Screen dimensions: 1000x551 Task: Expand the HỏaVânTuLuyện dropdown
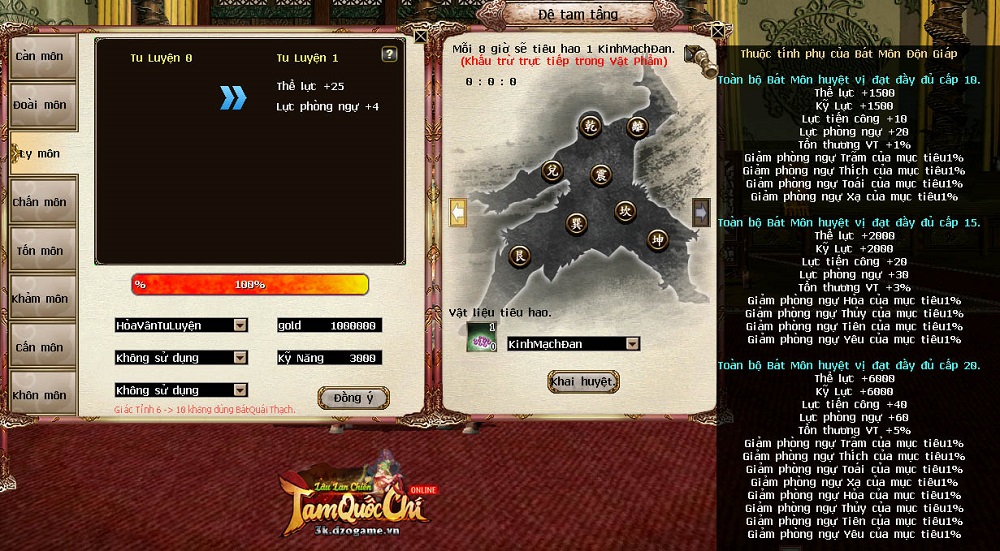(240, 325)
